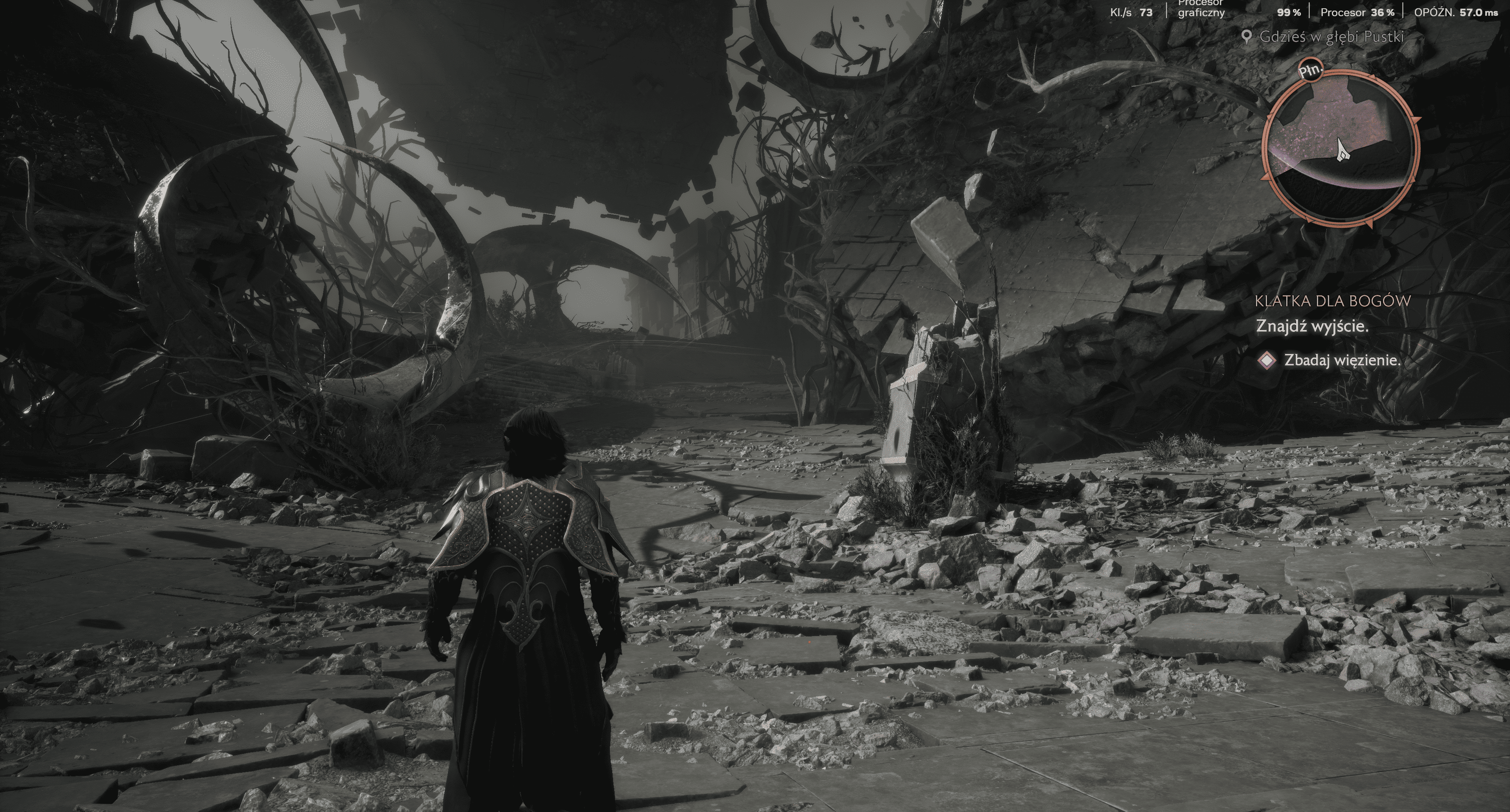
Task: Click the 'Zbadaj więzienie' objective marker
Action: (x=1267, y=361)
